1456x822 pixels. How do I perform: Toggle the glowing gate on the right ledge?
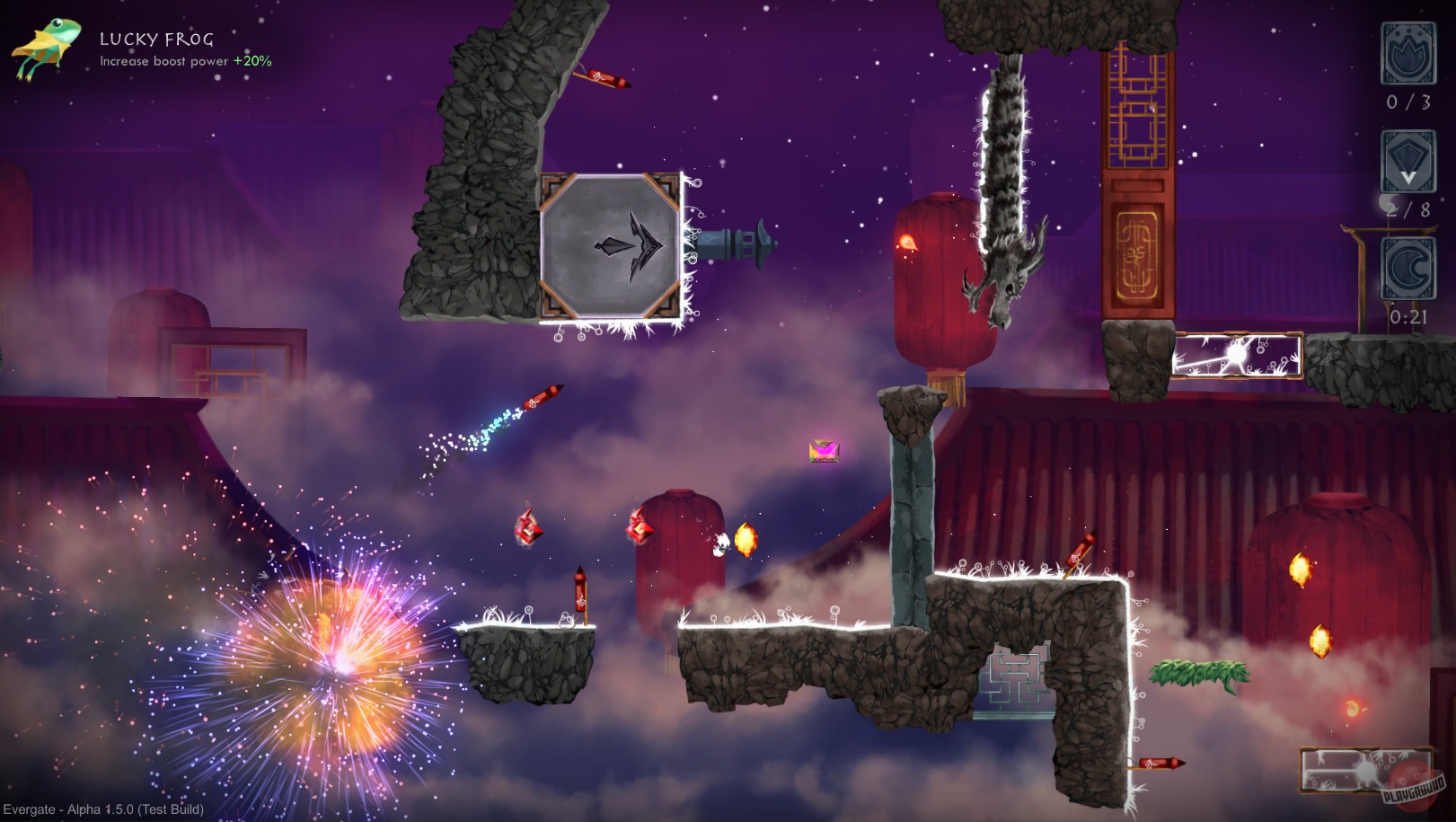coord(1238,355)
